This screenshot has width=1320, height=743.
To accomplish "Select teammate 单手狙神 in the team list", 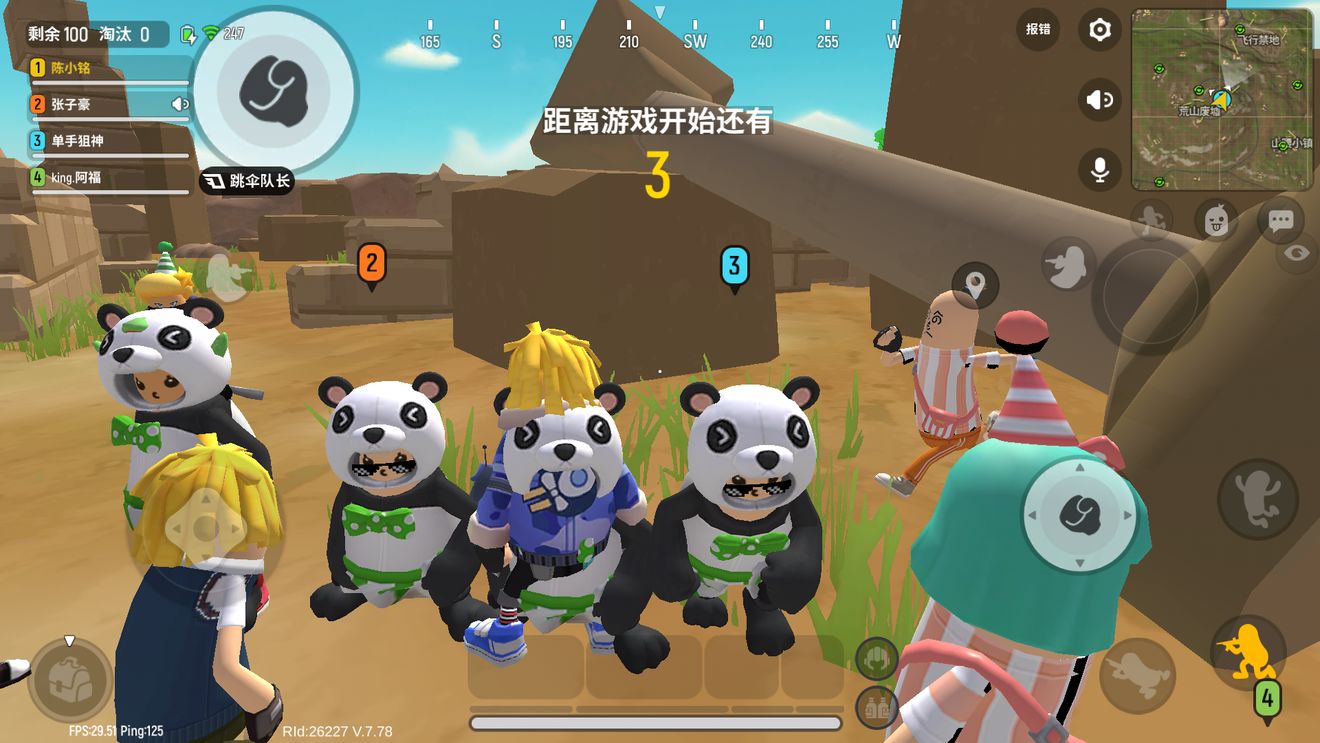I will tap(110, 141).
